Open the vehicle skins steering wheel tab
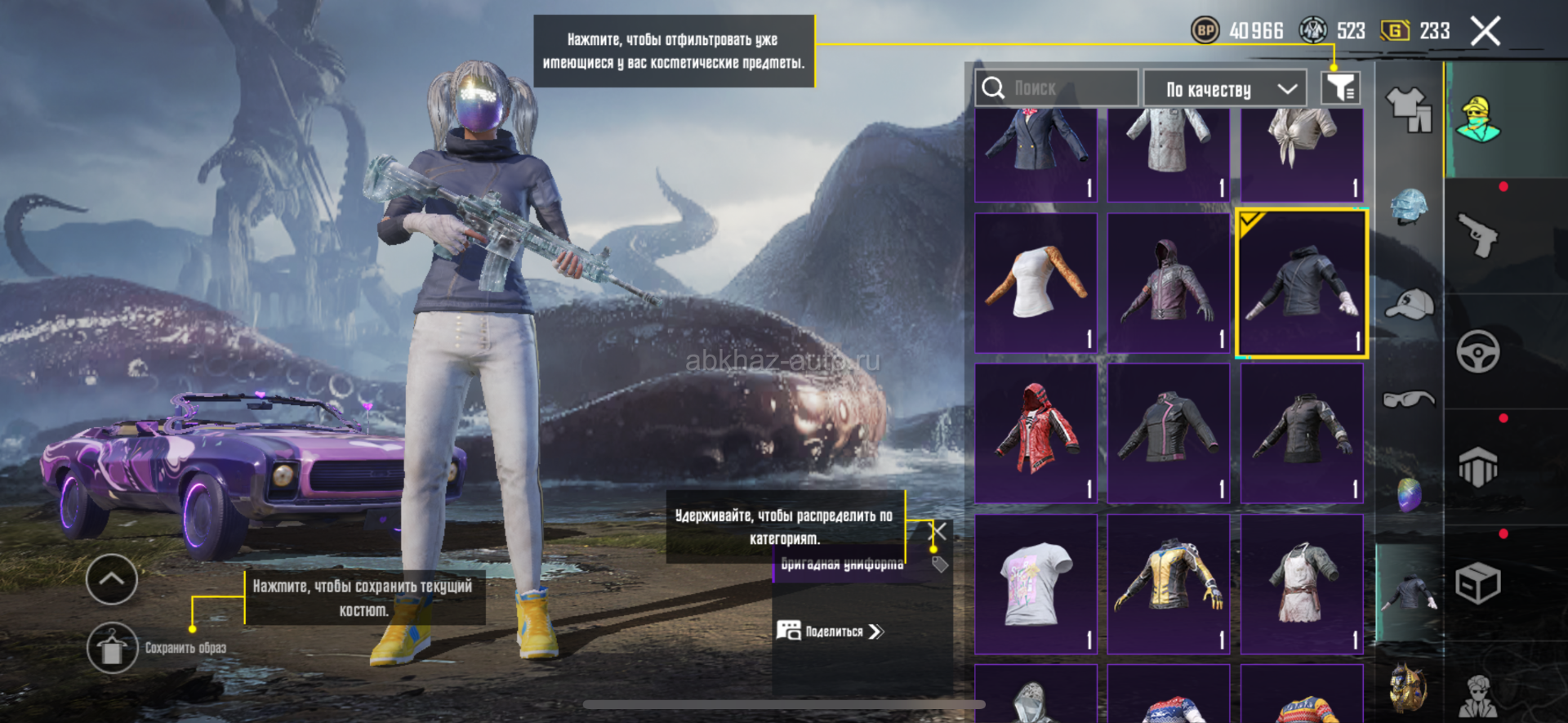Image resolution: width=1568 pixels, height=723 pixels. (x=1477, y=352)
